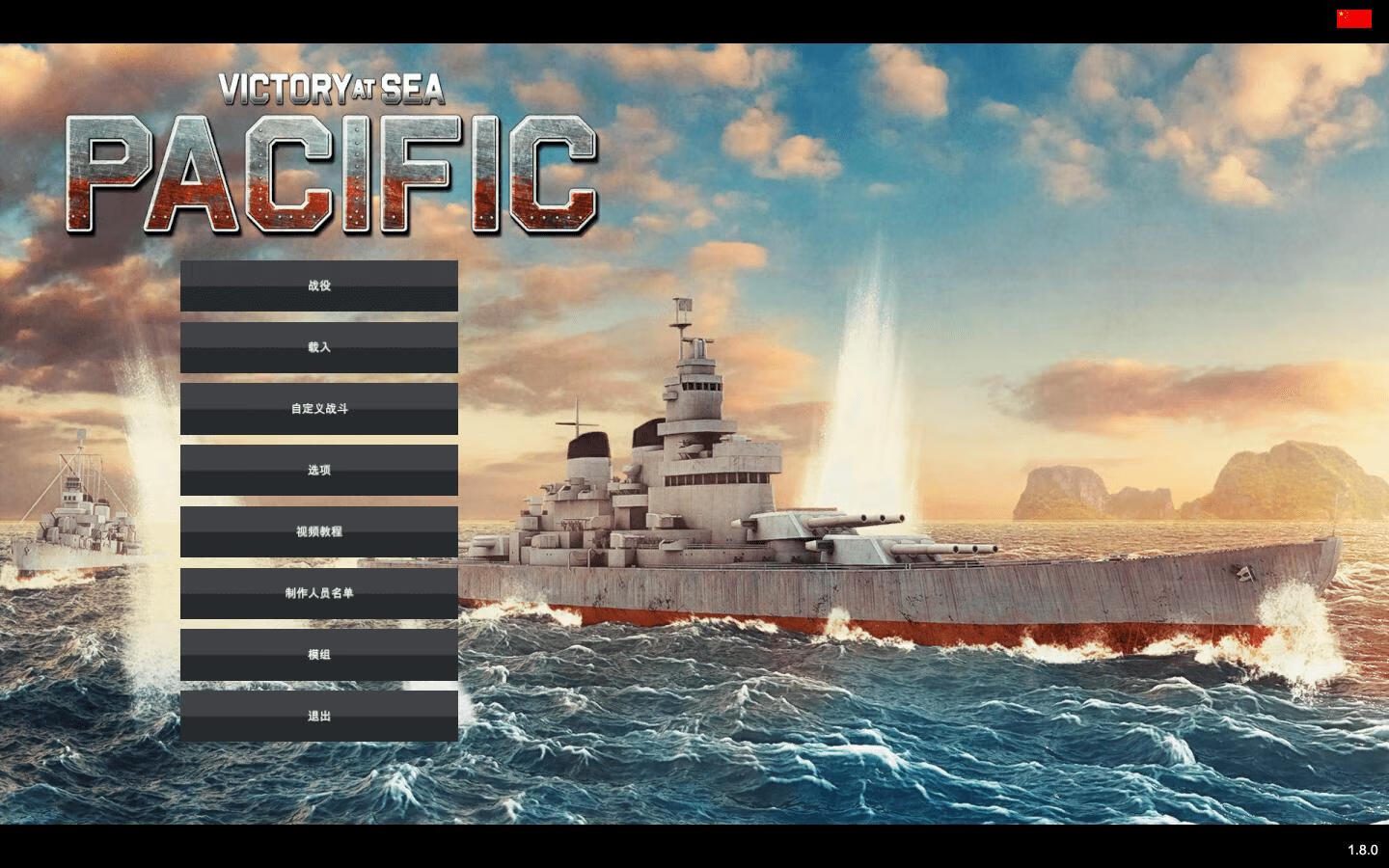Open the 选项 options menu
The height and width of the screenshot is (868, 1389).
click(319, 470)
